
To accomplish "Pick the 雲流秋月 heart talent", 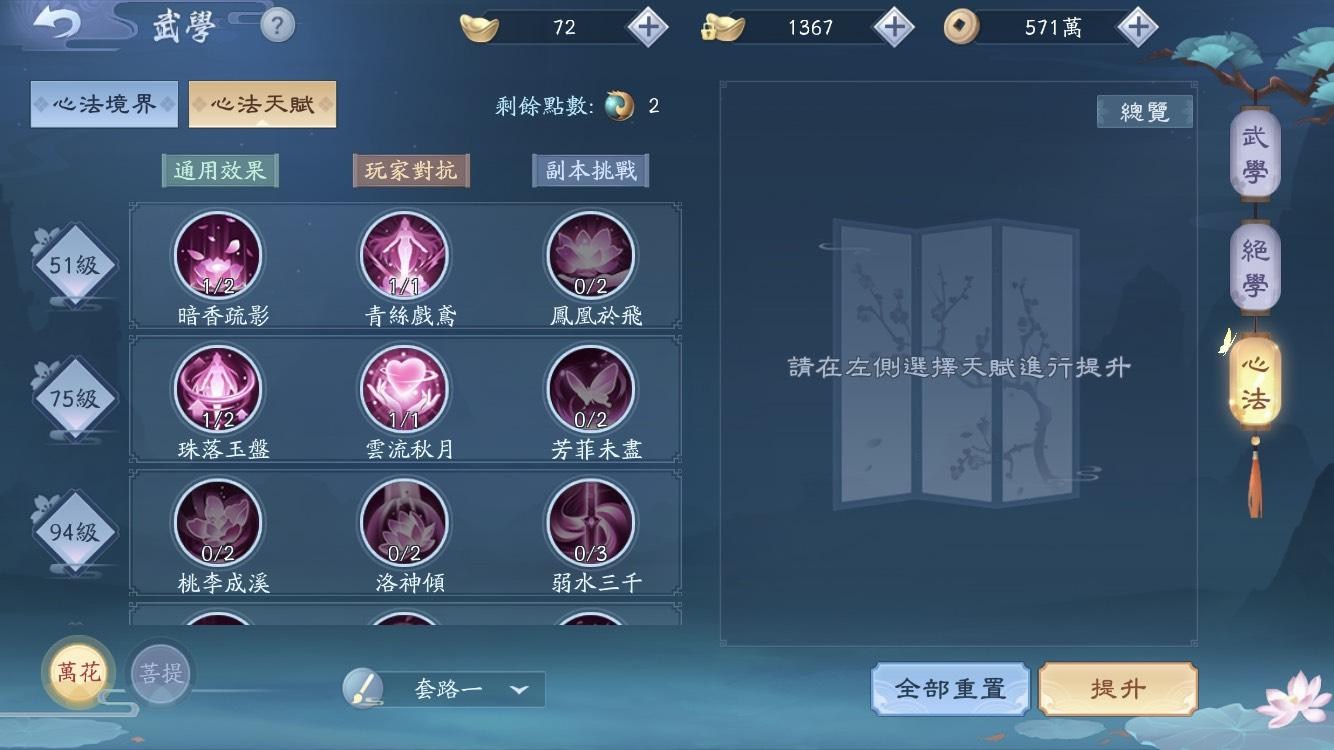I will [x=403, y=389].
